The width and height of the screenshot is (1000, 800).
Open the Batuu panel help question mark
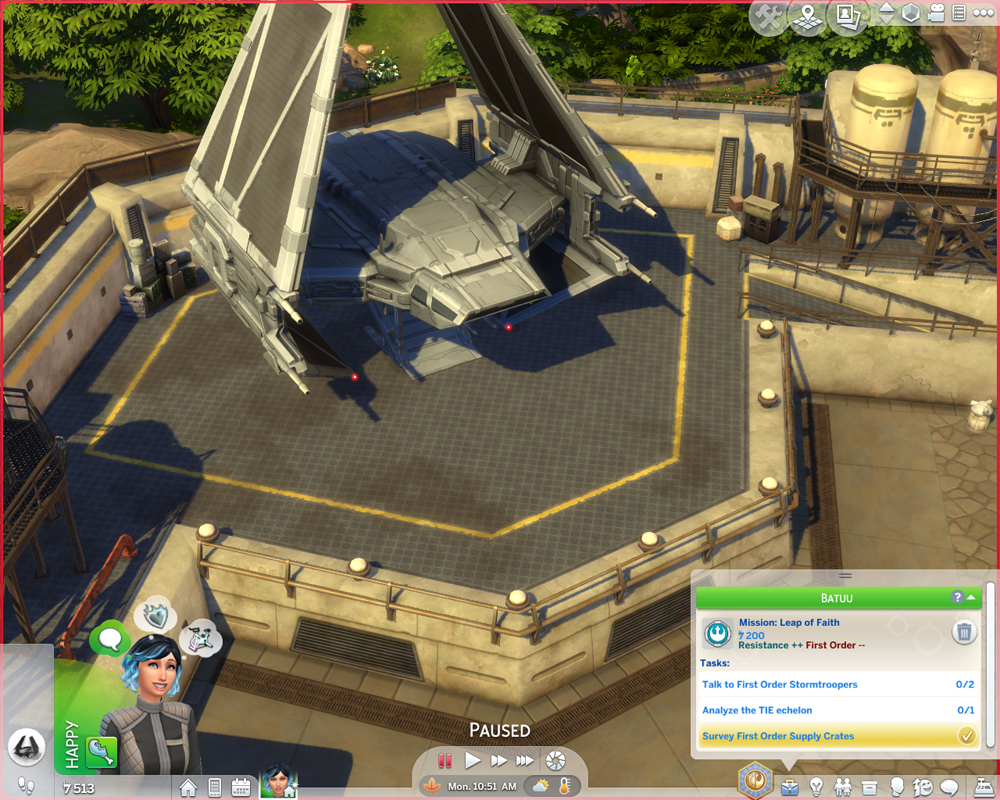coord(958,597)
